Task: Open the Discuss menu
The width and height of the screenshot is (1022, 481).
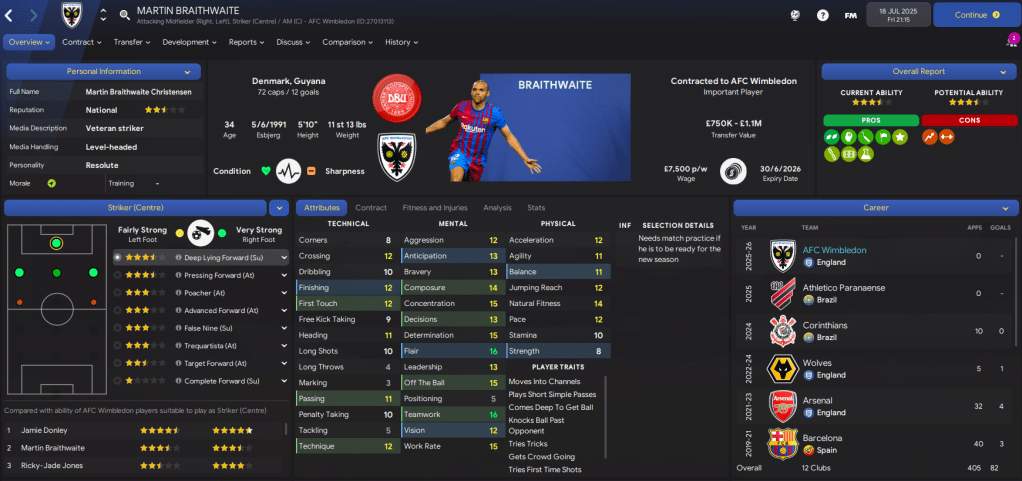Action: pos(293,42)
